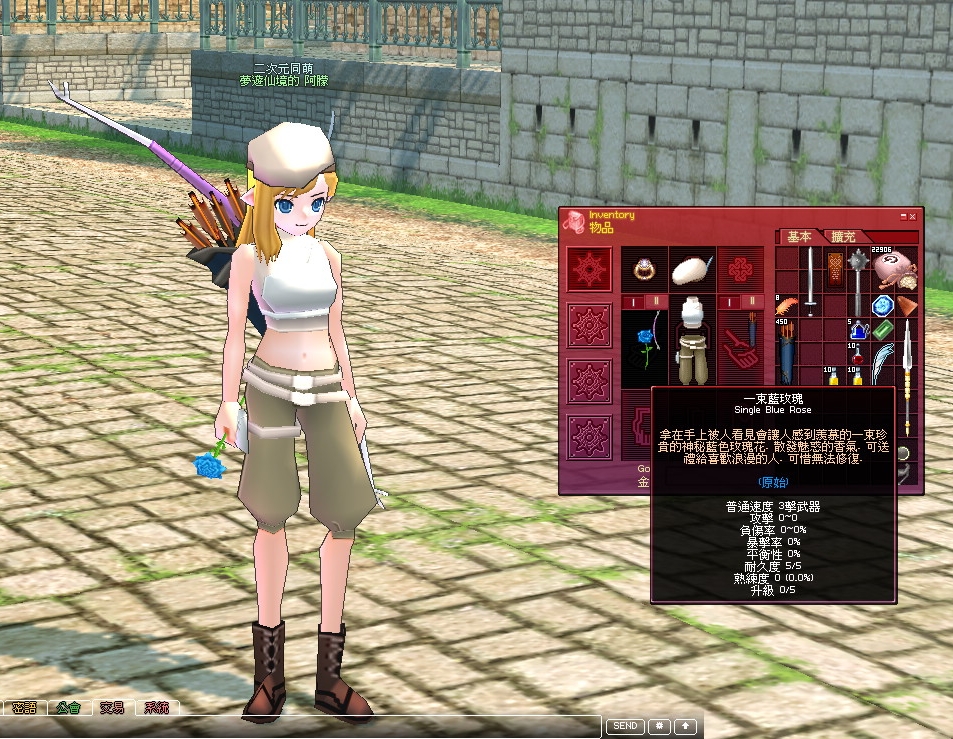953x739 pixels.
Task: Minimize the Inventory window
Action: click(x=902, y=216)
